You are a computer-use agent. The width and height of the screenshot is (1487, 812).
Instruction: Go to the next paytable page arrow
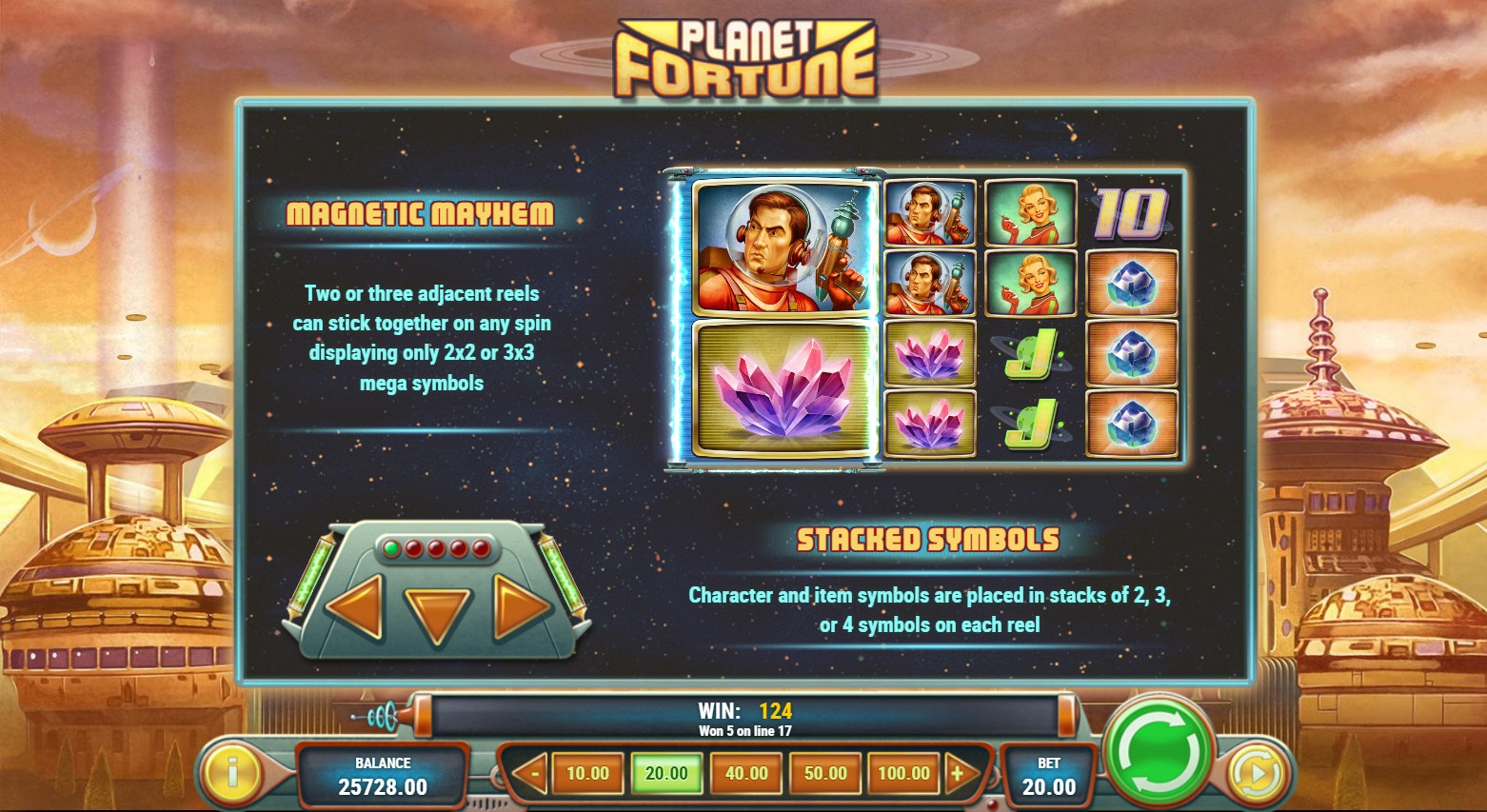coord(520,605)
